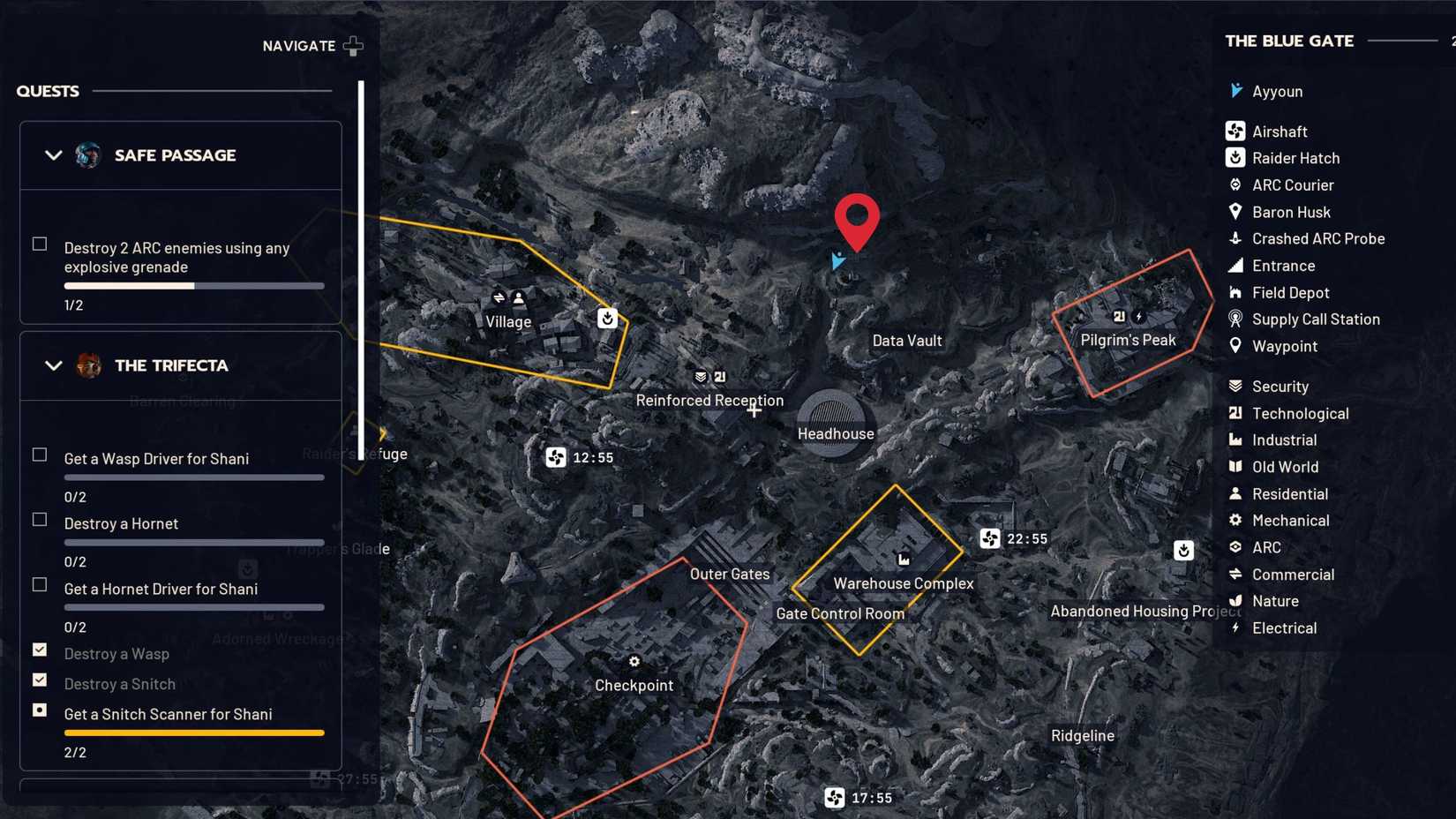Click the Waypoint icon in the legend

pos(1235,346)
